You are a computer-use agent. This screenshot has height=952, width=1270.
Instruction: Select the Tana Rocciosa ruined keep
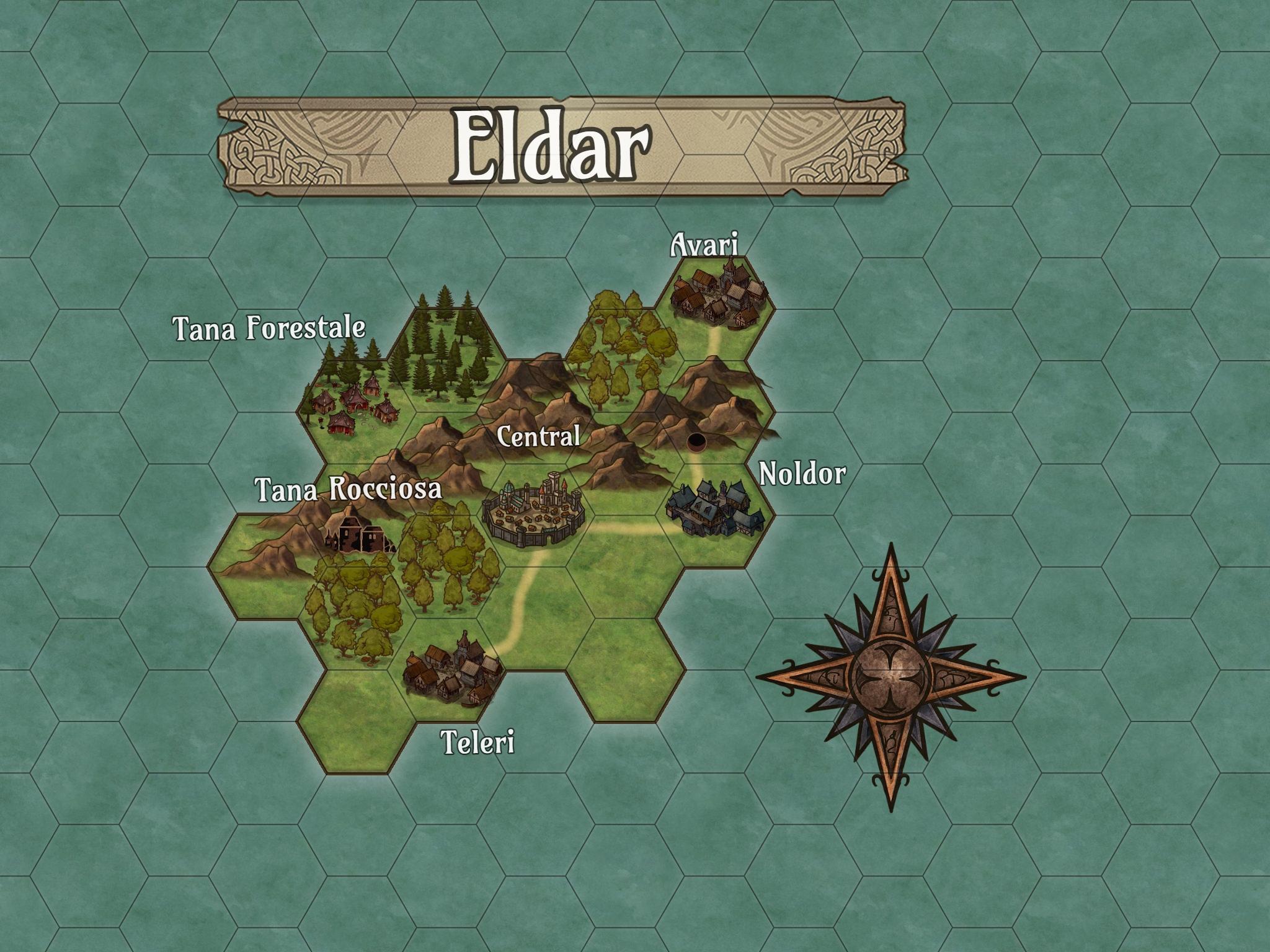pyautogui.click(x=357, y=531)
